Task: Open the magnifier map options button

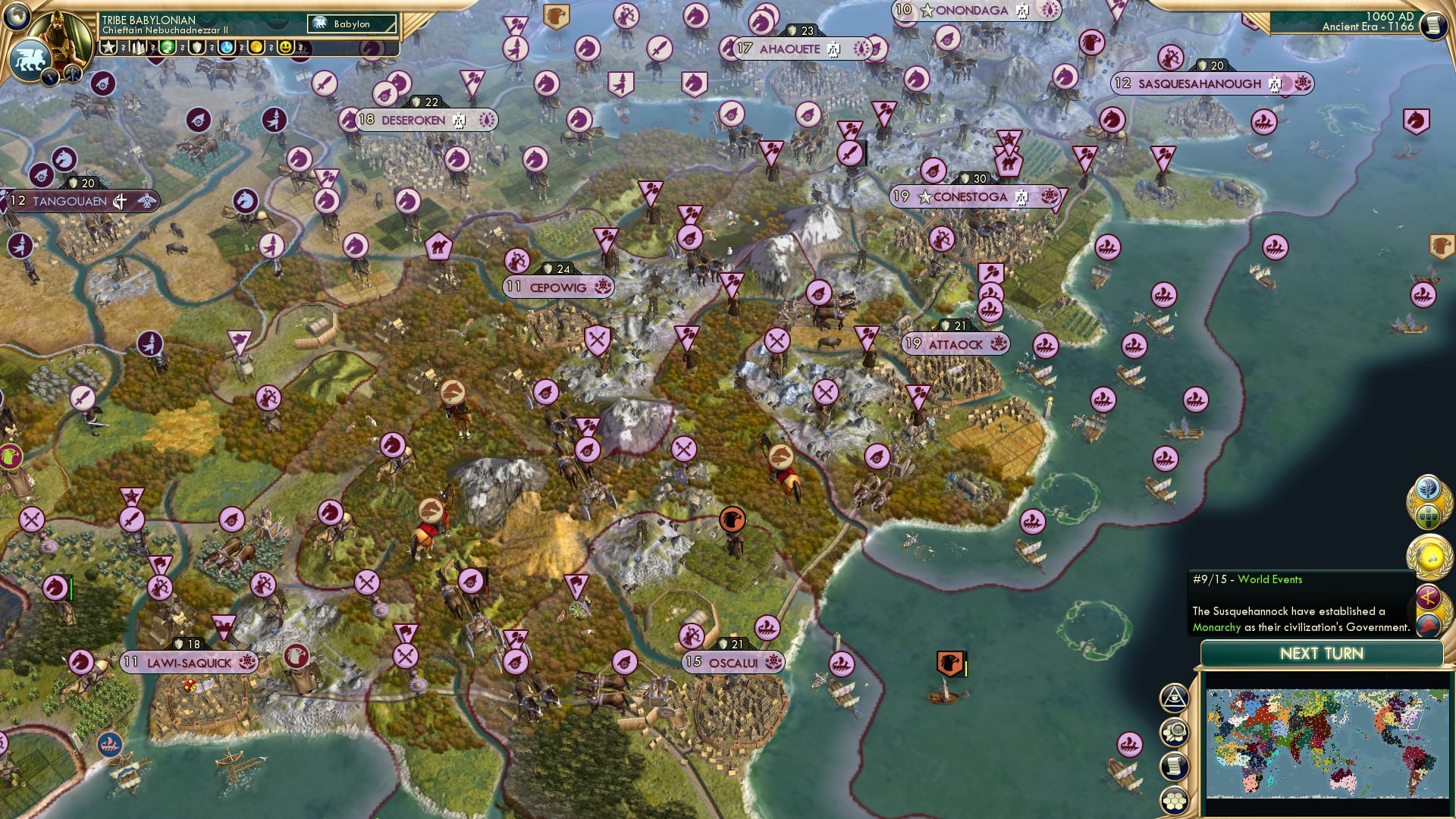Action: click(1174, 732)
